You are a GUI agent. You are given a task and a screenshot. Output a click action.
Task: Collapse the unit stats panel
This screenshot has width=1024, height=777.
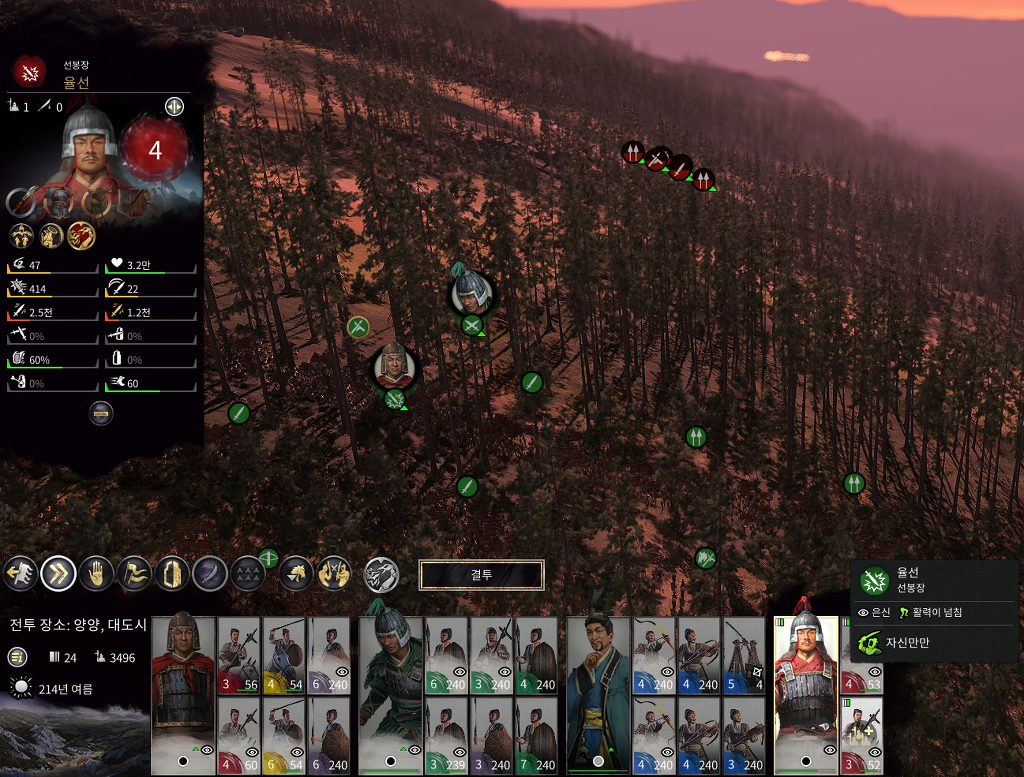click(x=101, y=412)
